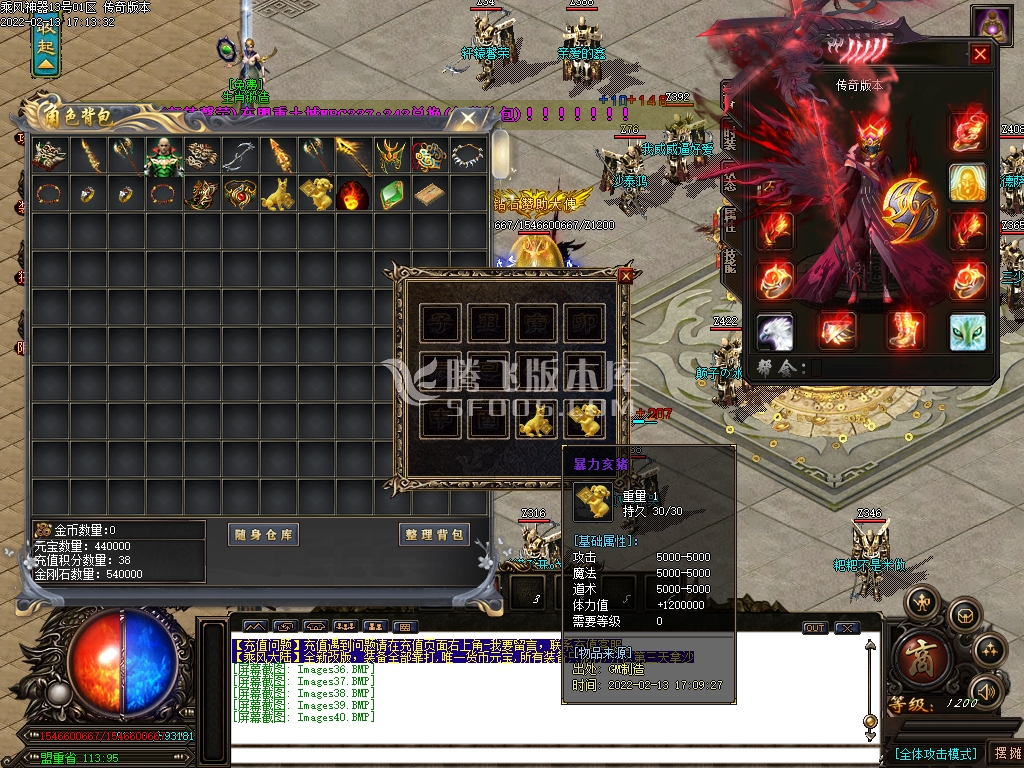
Task: Select the flaming boots equipment slot
Action: pos(905,331)
